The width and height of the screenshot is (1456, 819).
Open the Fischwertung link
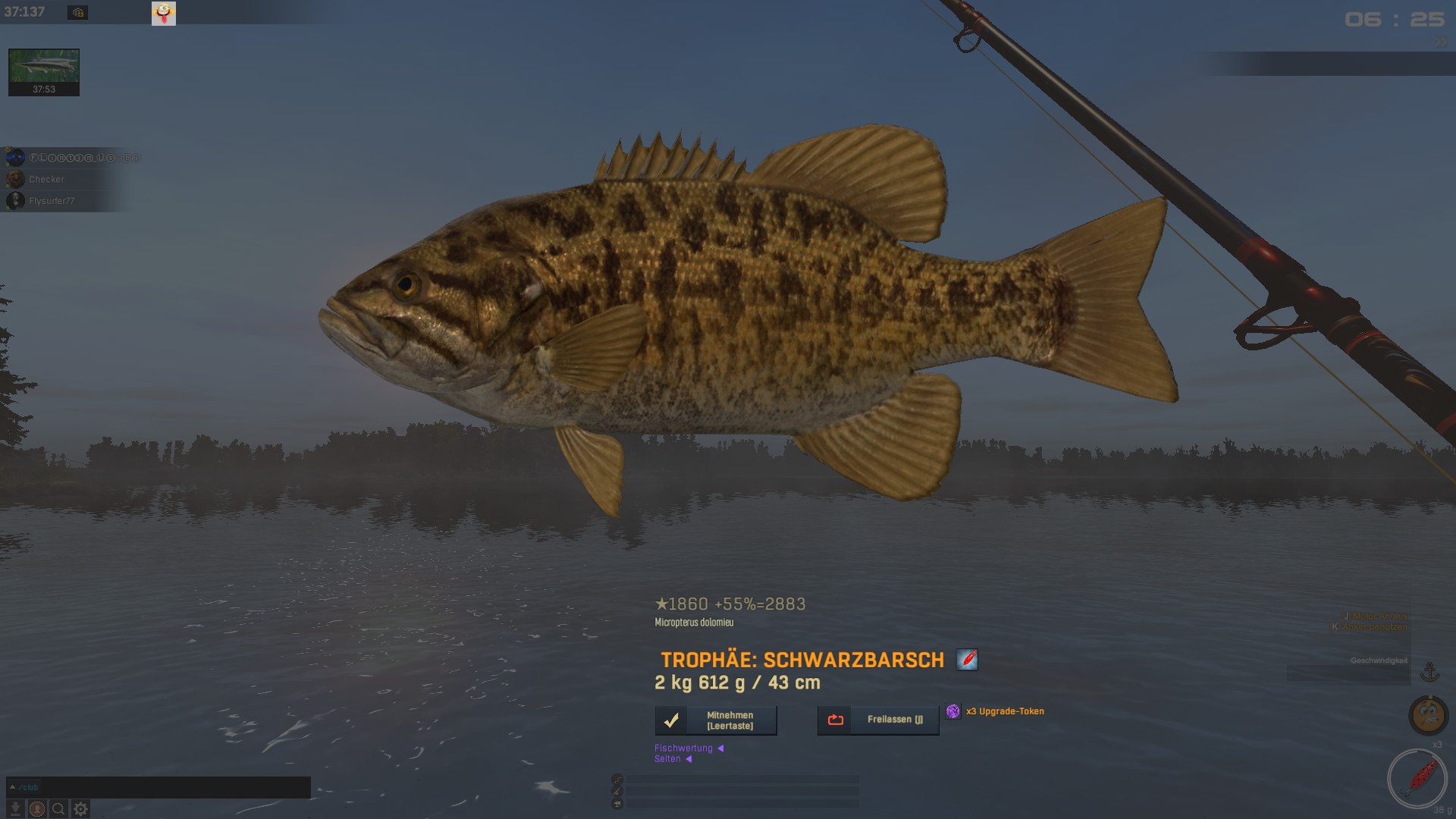pyautogui.click(x=684, y=748)
